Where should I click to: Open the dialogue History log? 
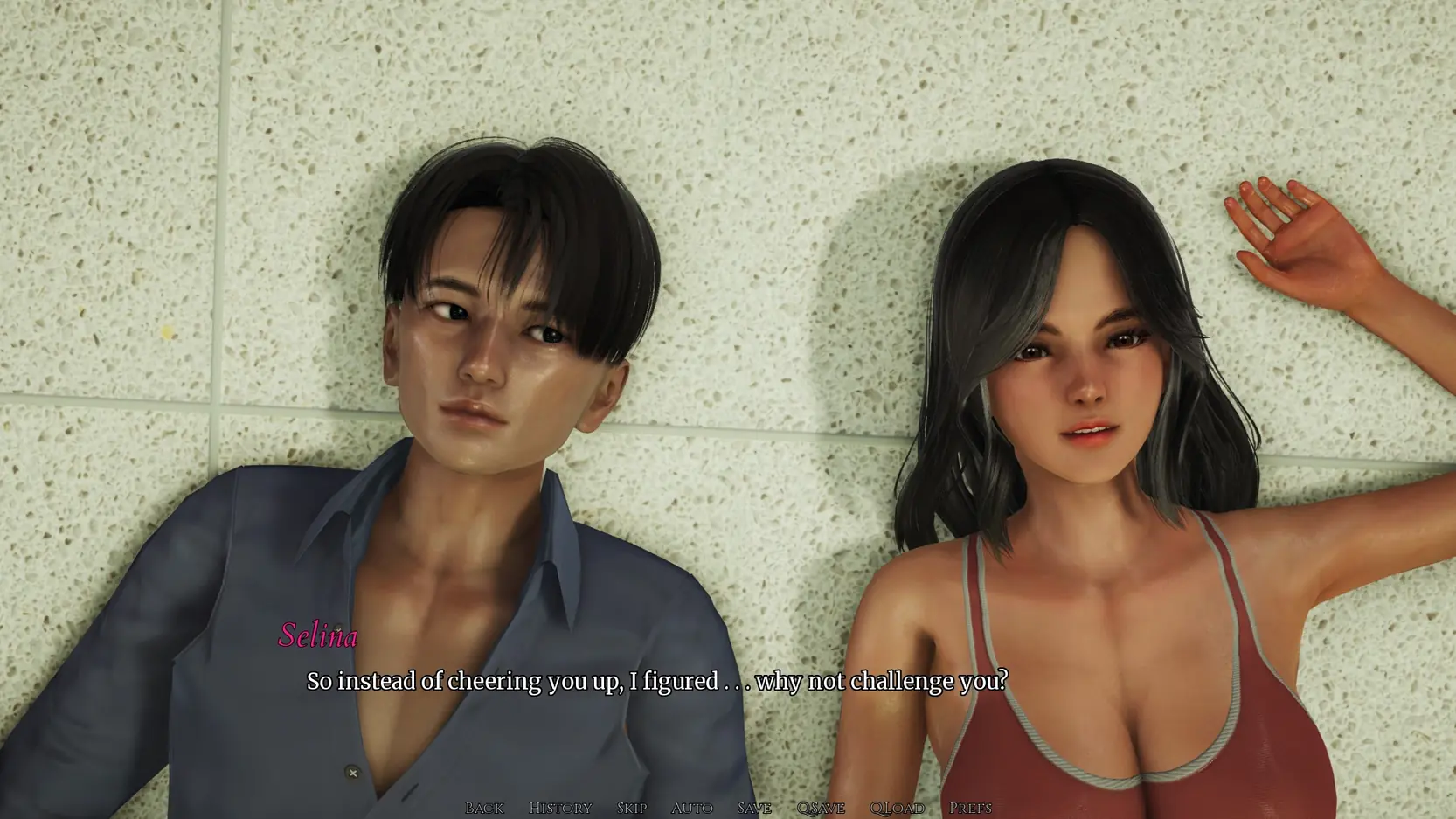coord(560,808)
